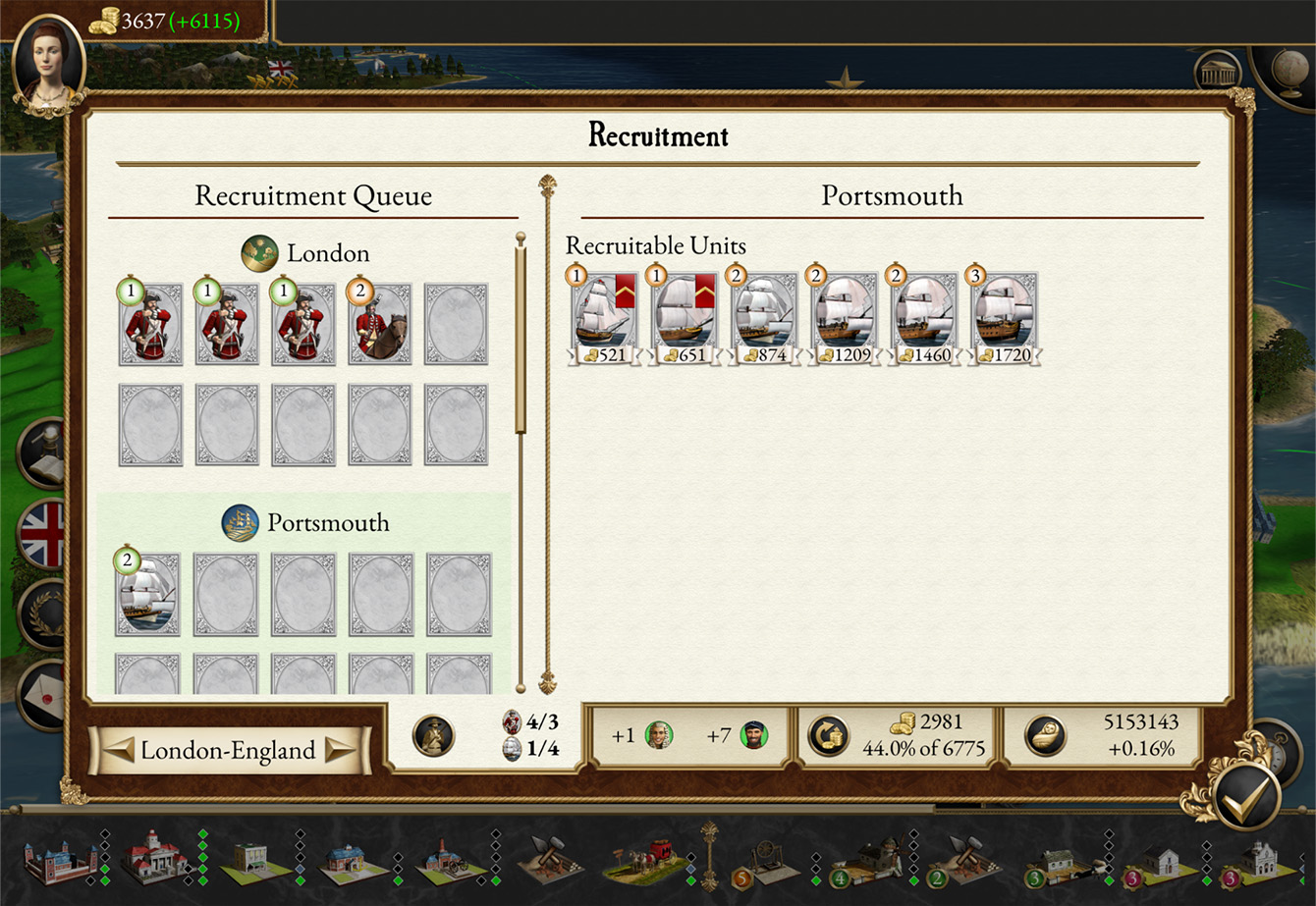The width and height of the screenshot is (1316, 906).
Task: Add the 1460 gold ship to the queue
Action: coord(924,318)
